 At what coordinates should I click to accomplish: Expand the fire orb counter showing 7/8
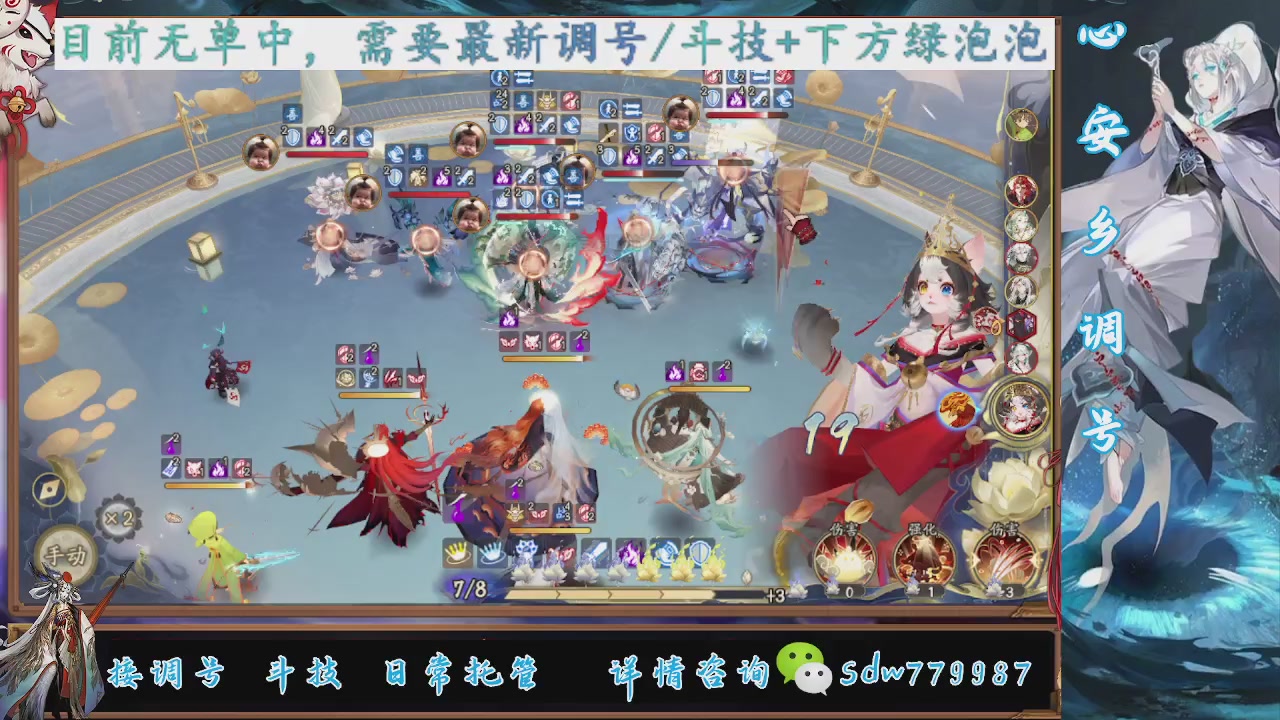pyautogui.click(x=468, y=586)
